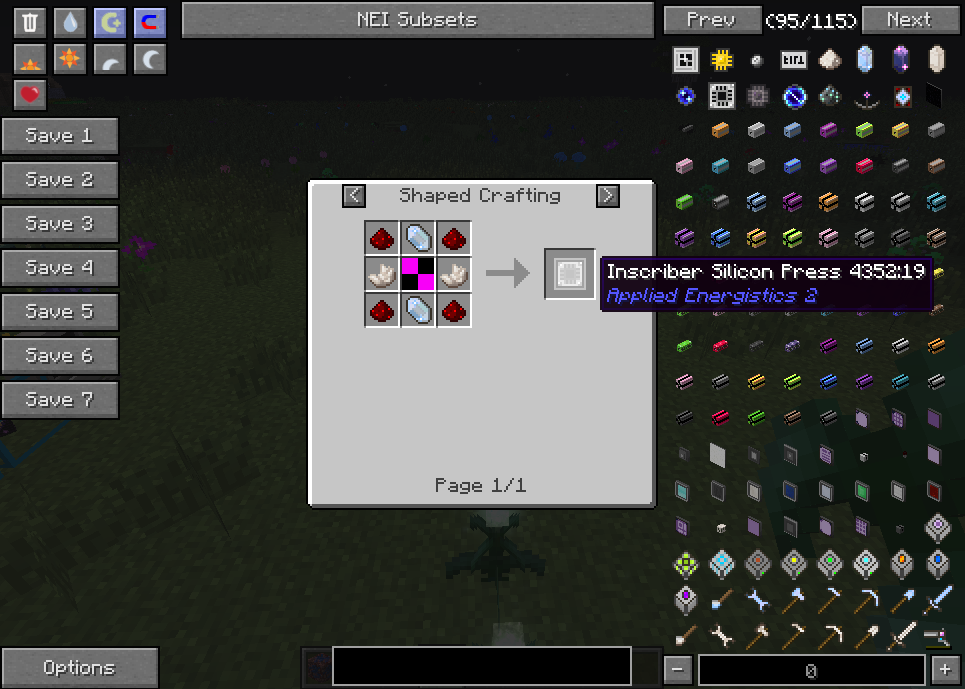Image resolution: width=965 pixels, height=689 pixels.
Task: Show the previous recipe with the left arrow
Action: [x=354, y=196]
